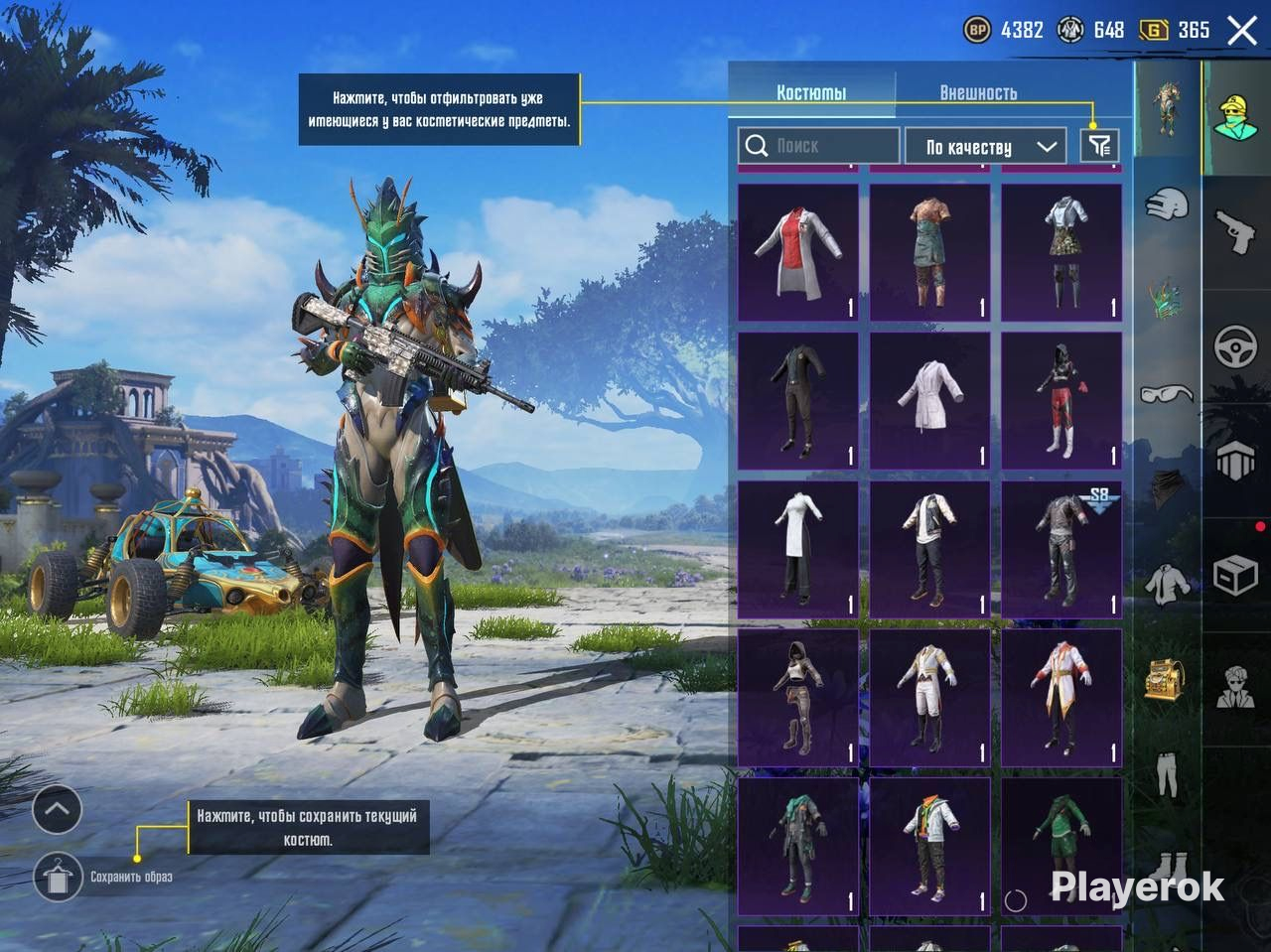
Task: Open the pistol weapon skins section
Action: (1236, 230)
